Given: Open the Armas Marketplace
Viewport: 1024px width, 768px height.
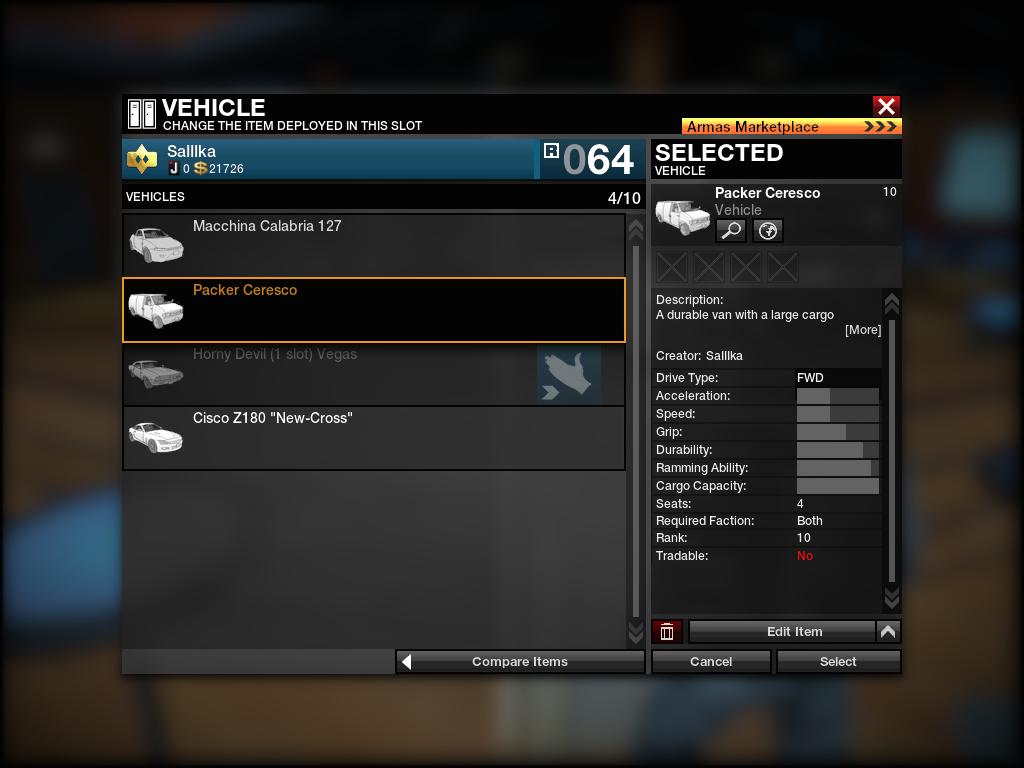Looking at the screenshot, I should (x=791, y=127).
